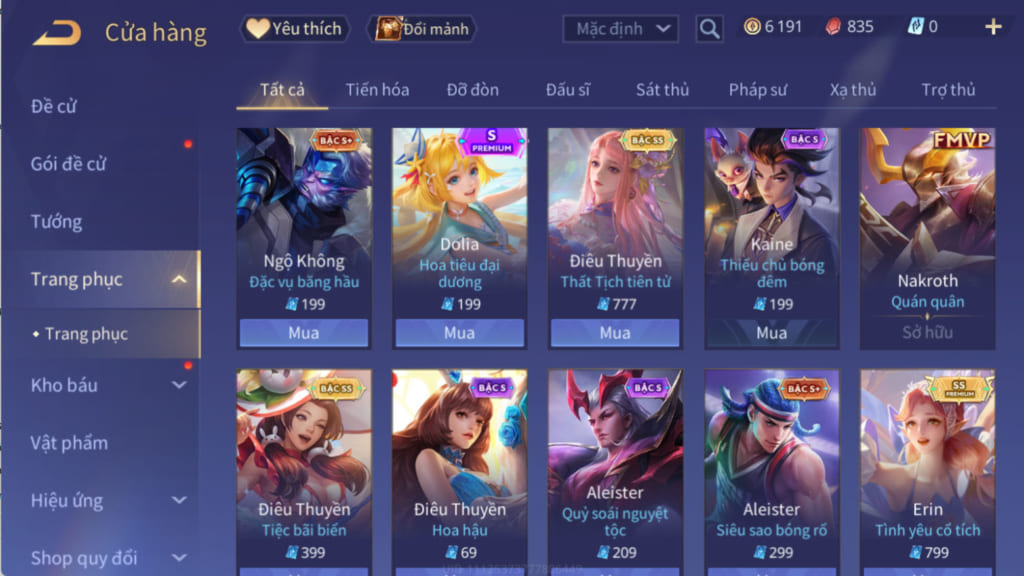Switch to the Đỡ đòn tab
The image size is (1024, 576).
pos(472,90)
